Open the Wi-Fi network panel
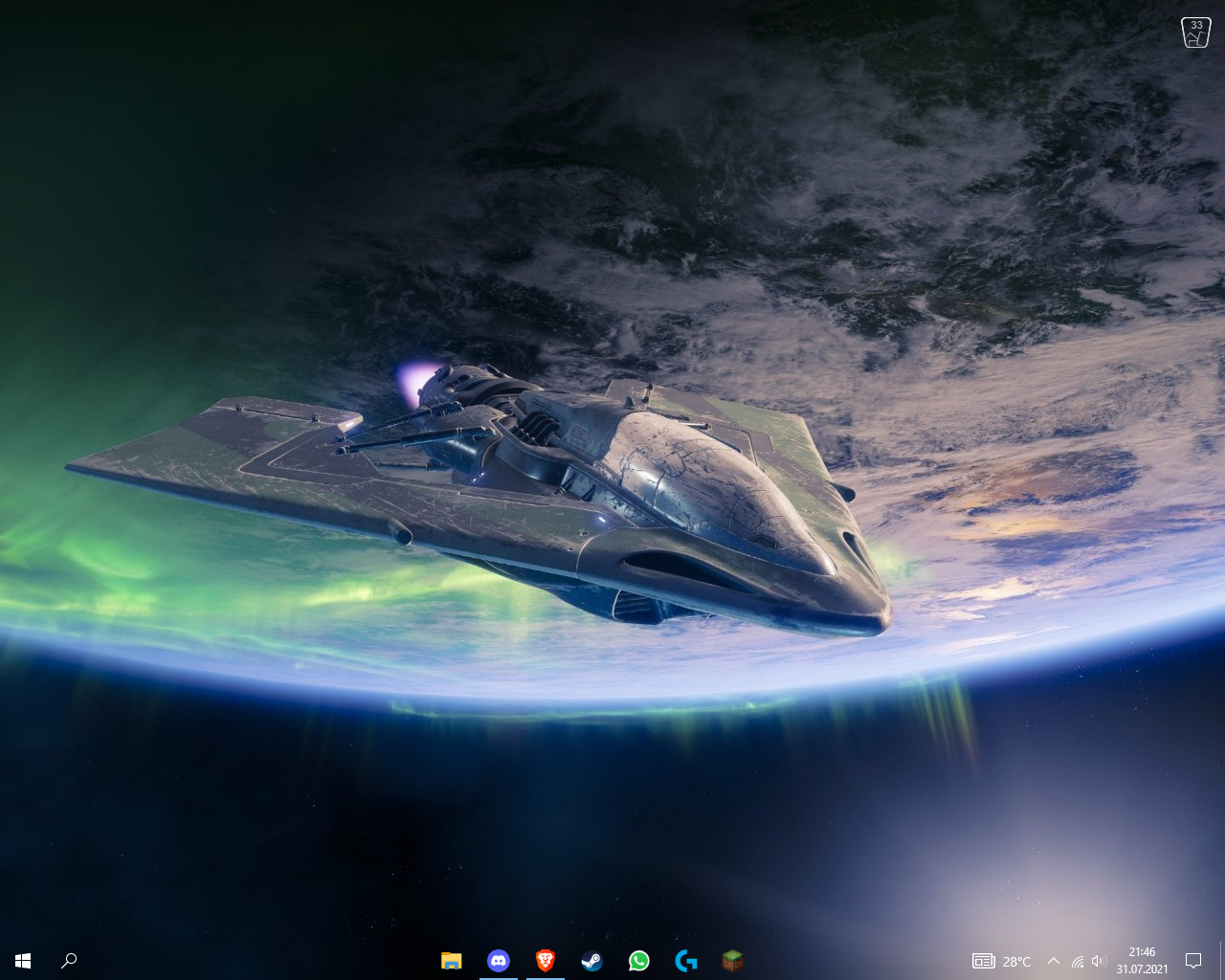 [1077, 962]
